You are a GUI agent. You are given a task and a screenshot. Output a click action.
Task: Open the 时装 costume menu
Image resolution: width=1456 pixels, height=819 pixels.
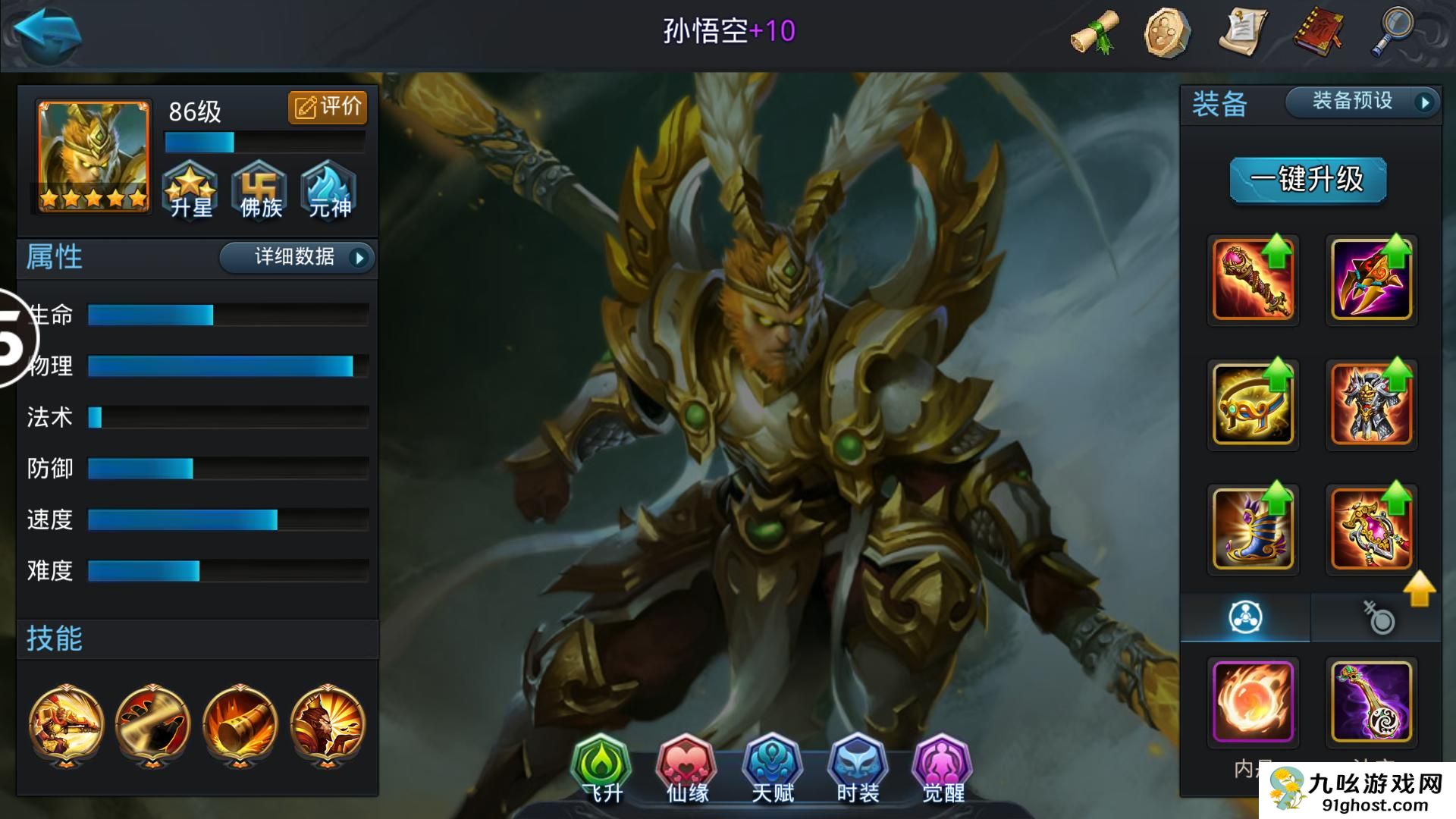coord(858,767)
